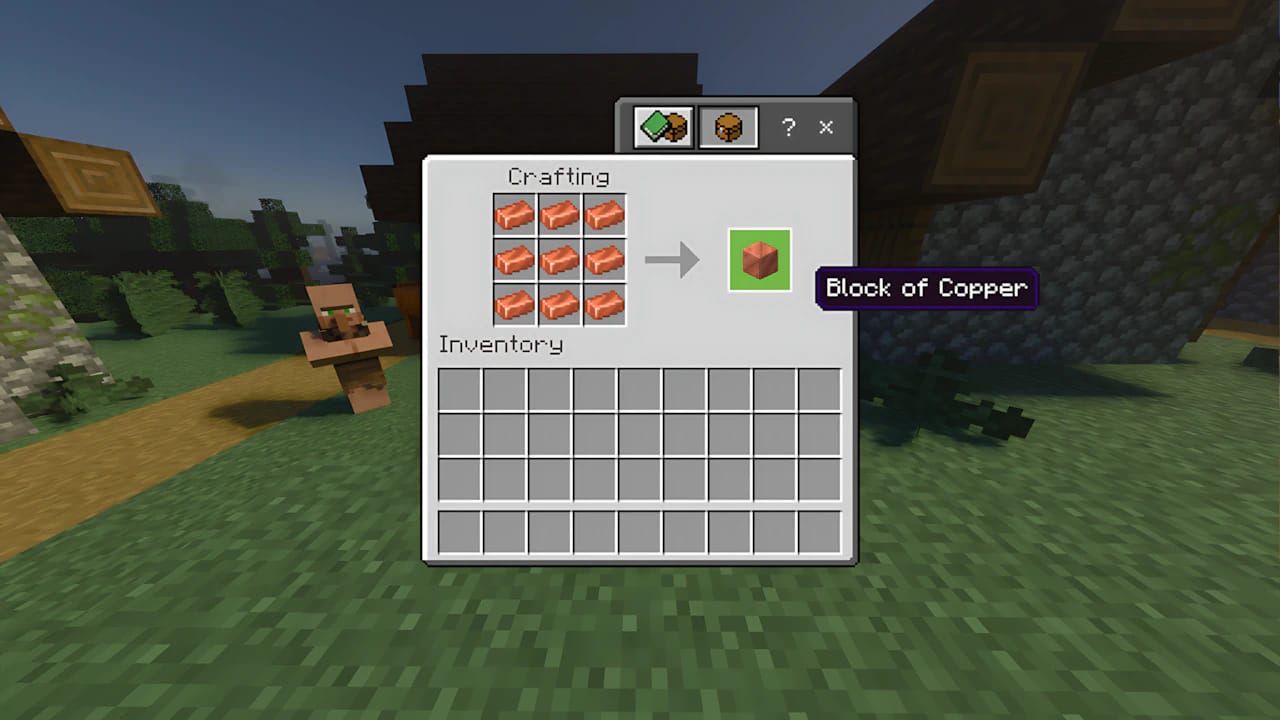Click the Crafting section label
The width and height of the screenshot is (1280, 720).
pyautogui.click(x=557, y=176)
